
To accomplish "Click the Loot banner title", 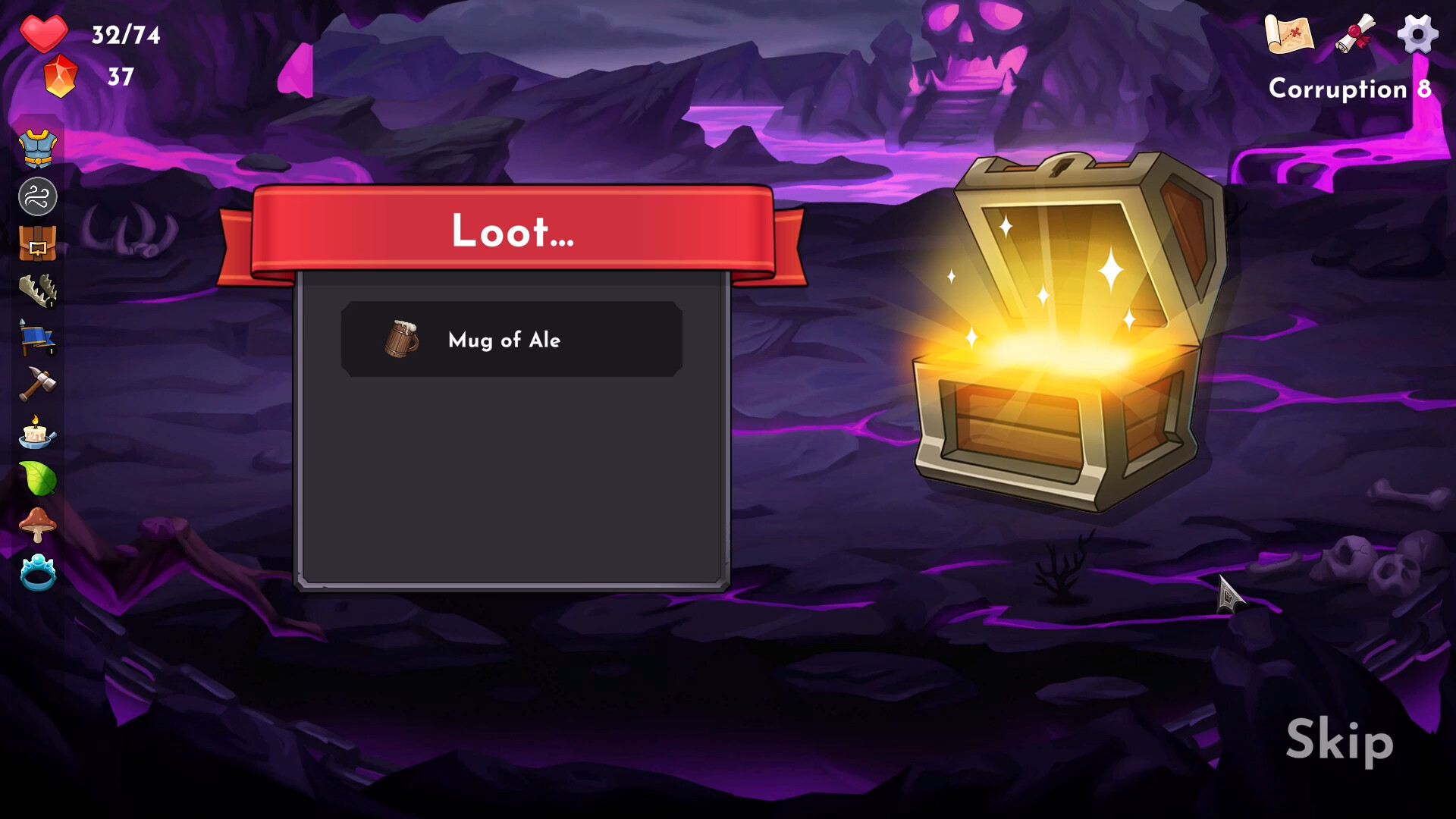I will 511,232.
